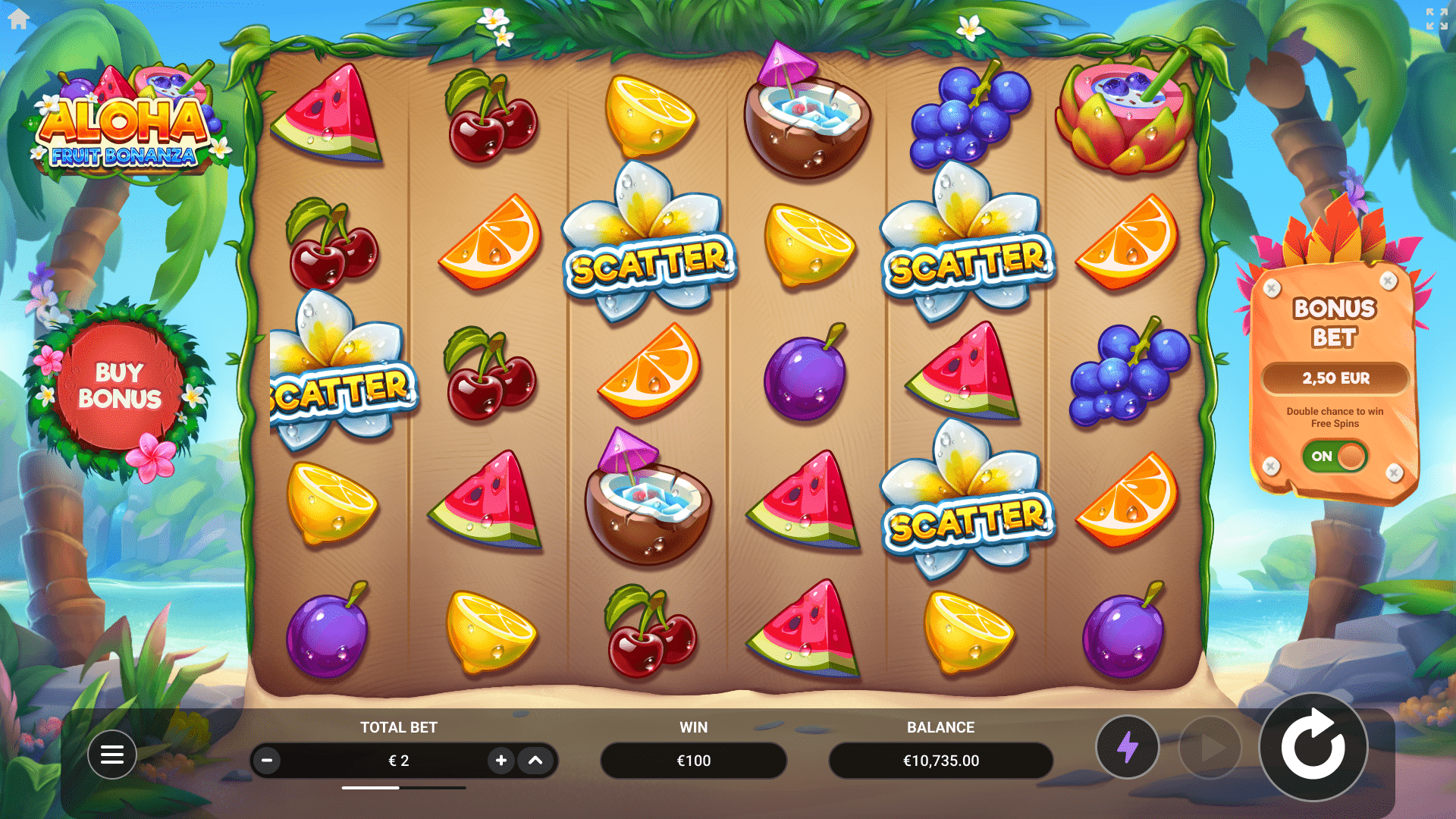Go to the home screen icon
Screen dimensions: 1456x819
[19, 19]
